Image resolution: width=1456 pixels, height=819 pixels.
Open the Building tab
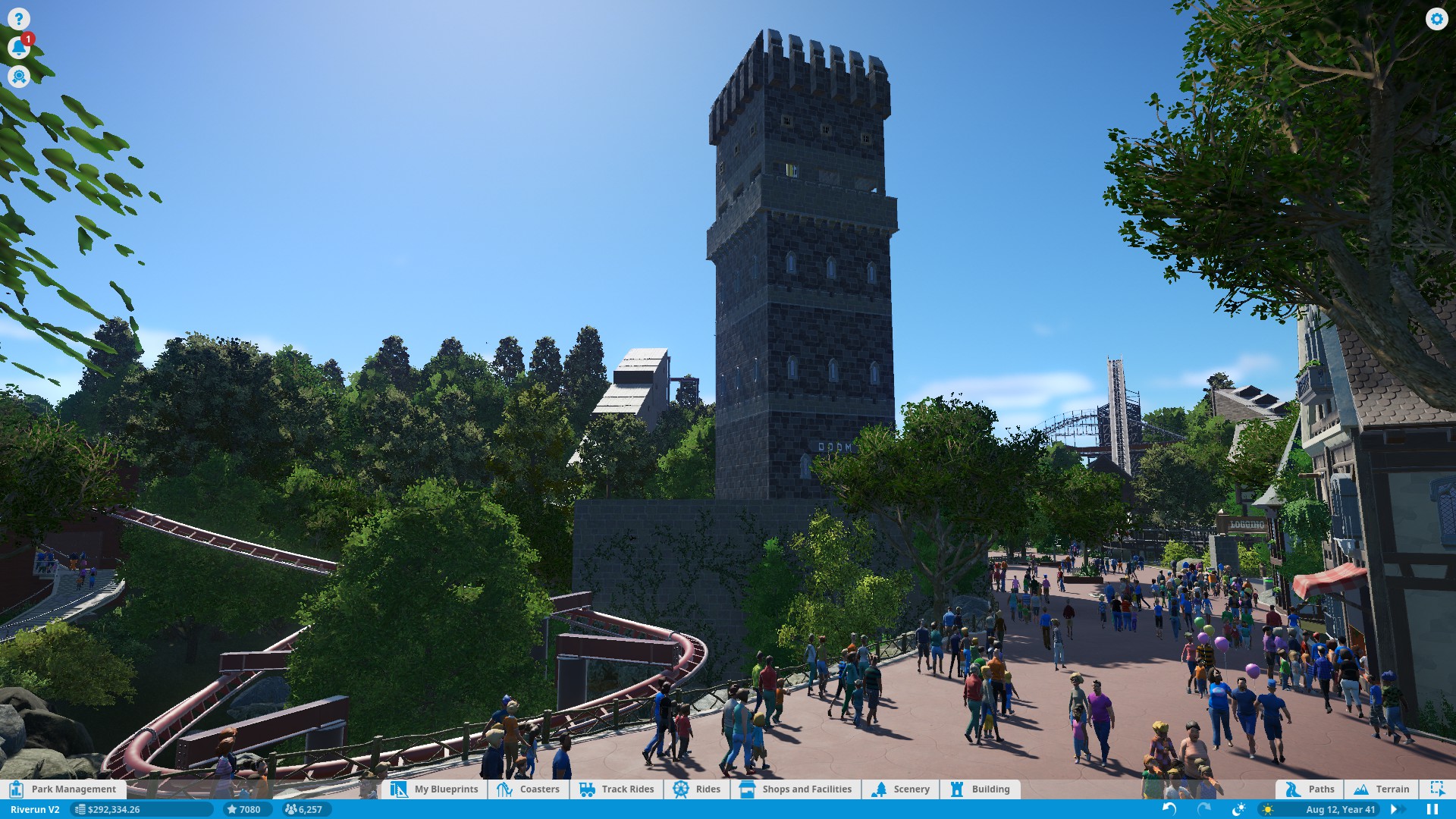(981, 789)
